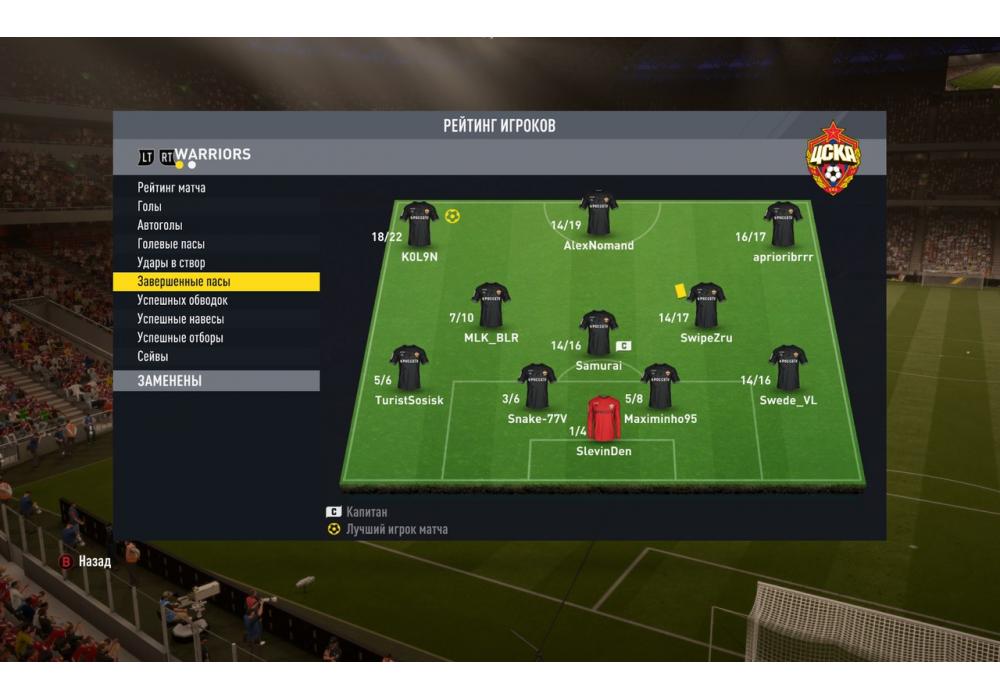Select TuristSosisk's player jersey
1000x700 pixels.
pos(409,368)
